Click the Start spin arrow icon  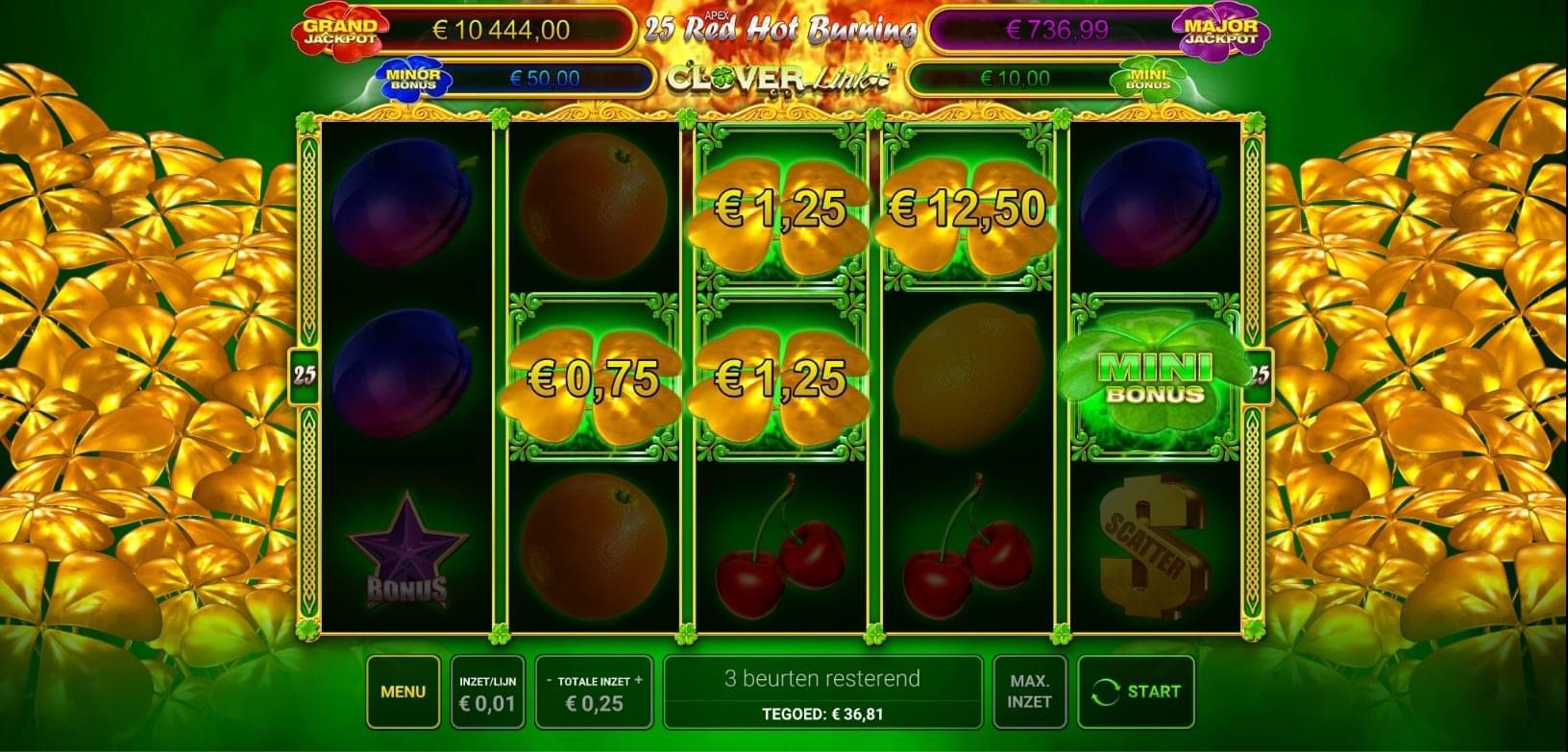(1105, 691)
